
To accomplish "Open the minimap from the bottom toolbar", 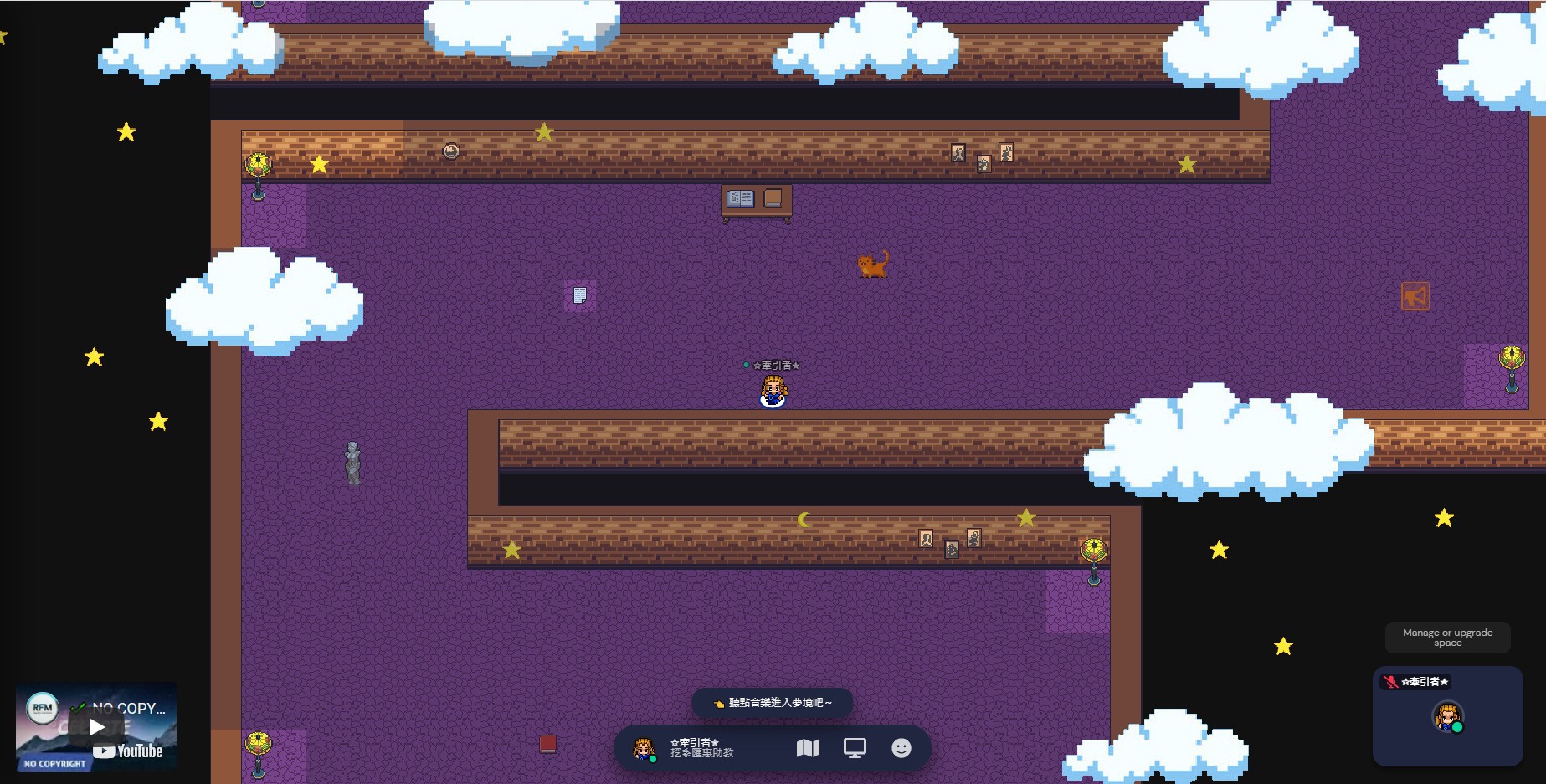I will (x=808, y=748).
